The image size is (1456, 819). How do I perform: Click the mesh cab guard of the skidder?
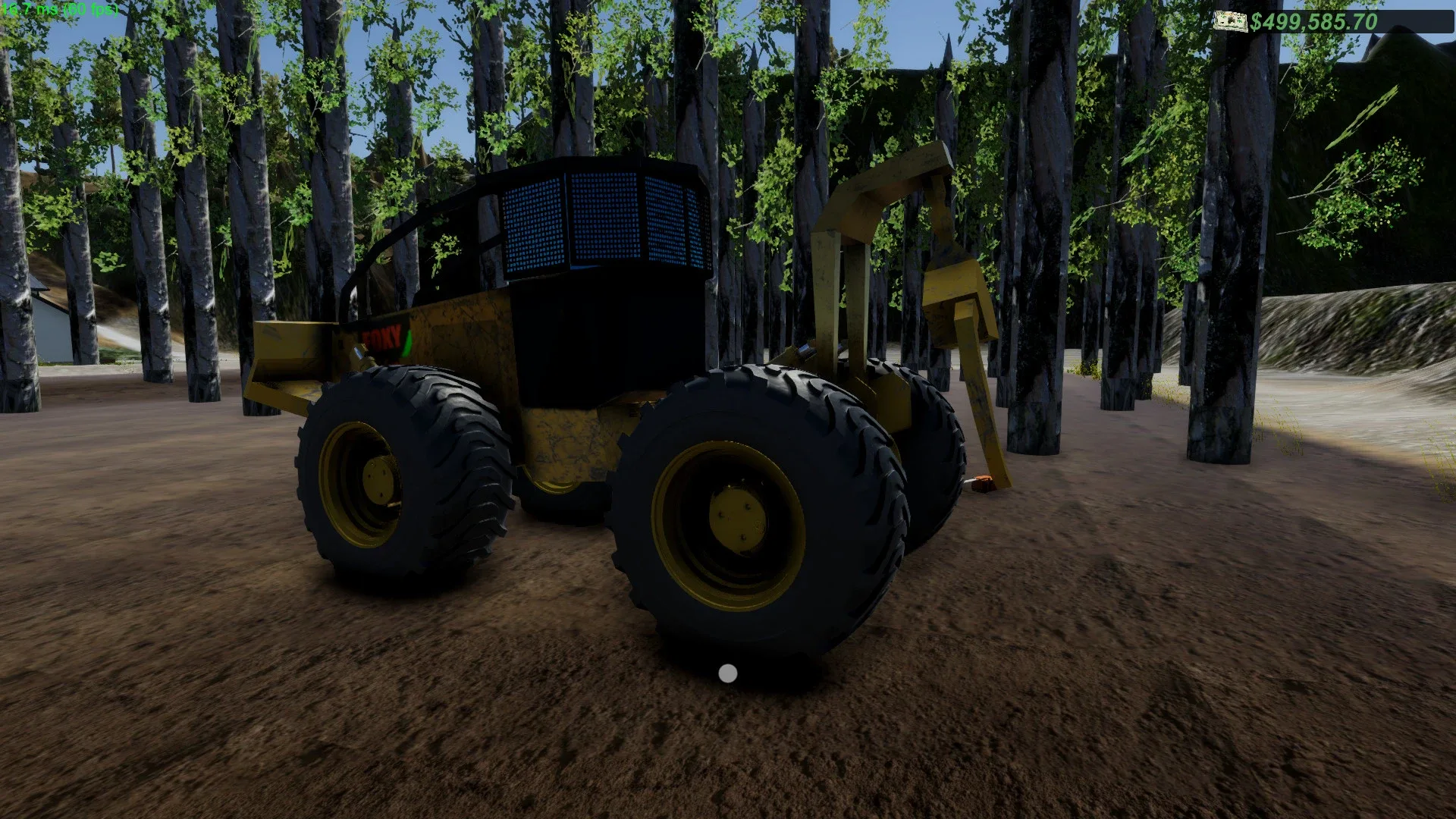[x=599, y=220]
